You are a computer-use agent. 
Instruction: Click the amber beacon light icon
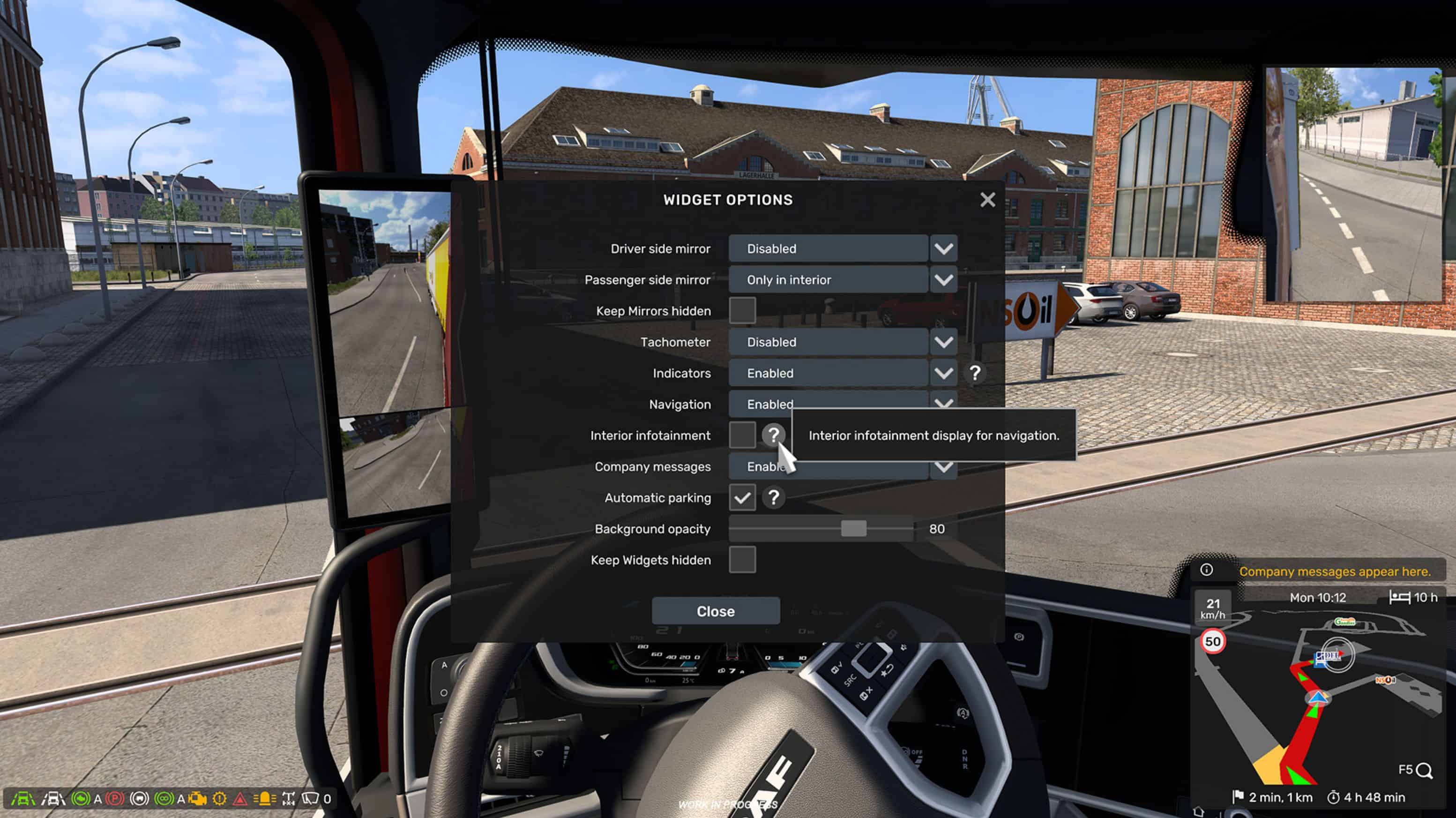pyautogui.click(x=264, y=799)
